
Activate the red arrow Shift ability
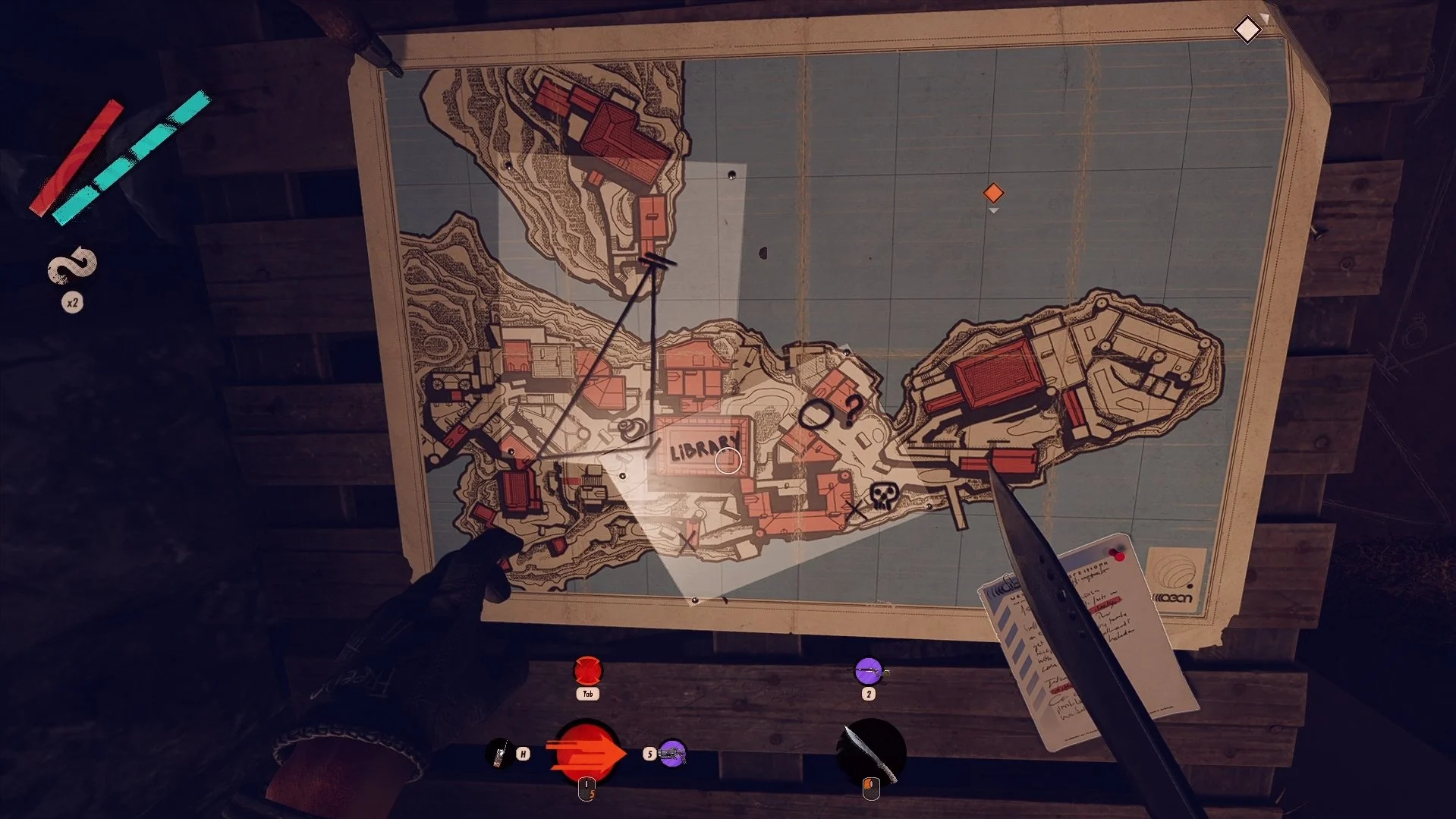point(587,751)
